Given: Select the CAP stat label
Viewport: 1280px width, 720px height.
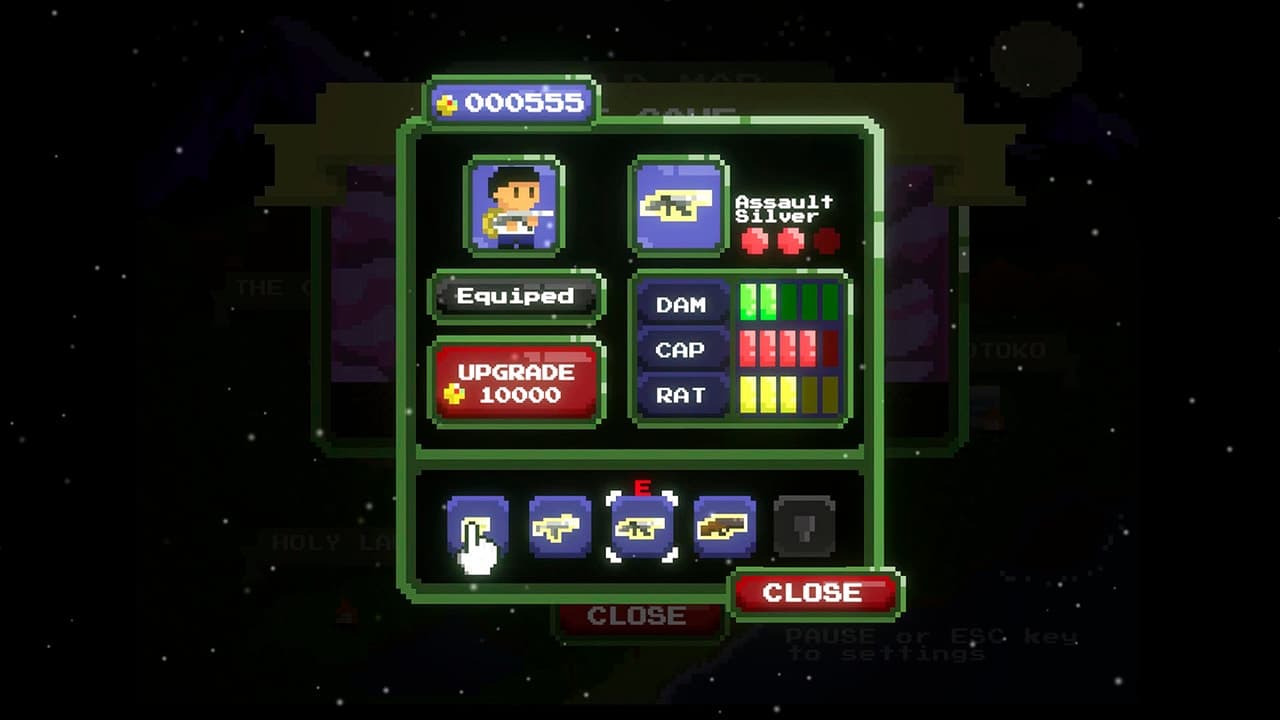Looking at the screenshot, I should (683, 349).
